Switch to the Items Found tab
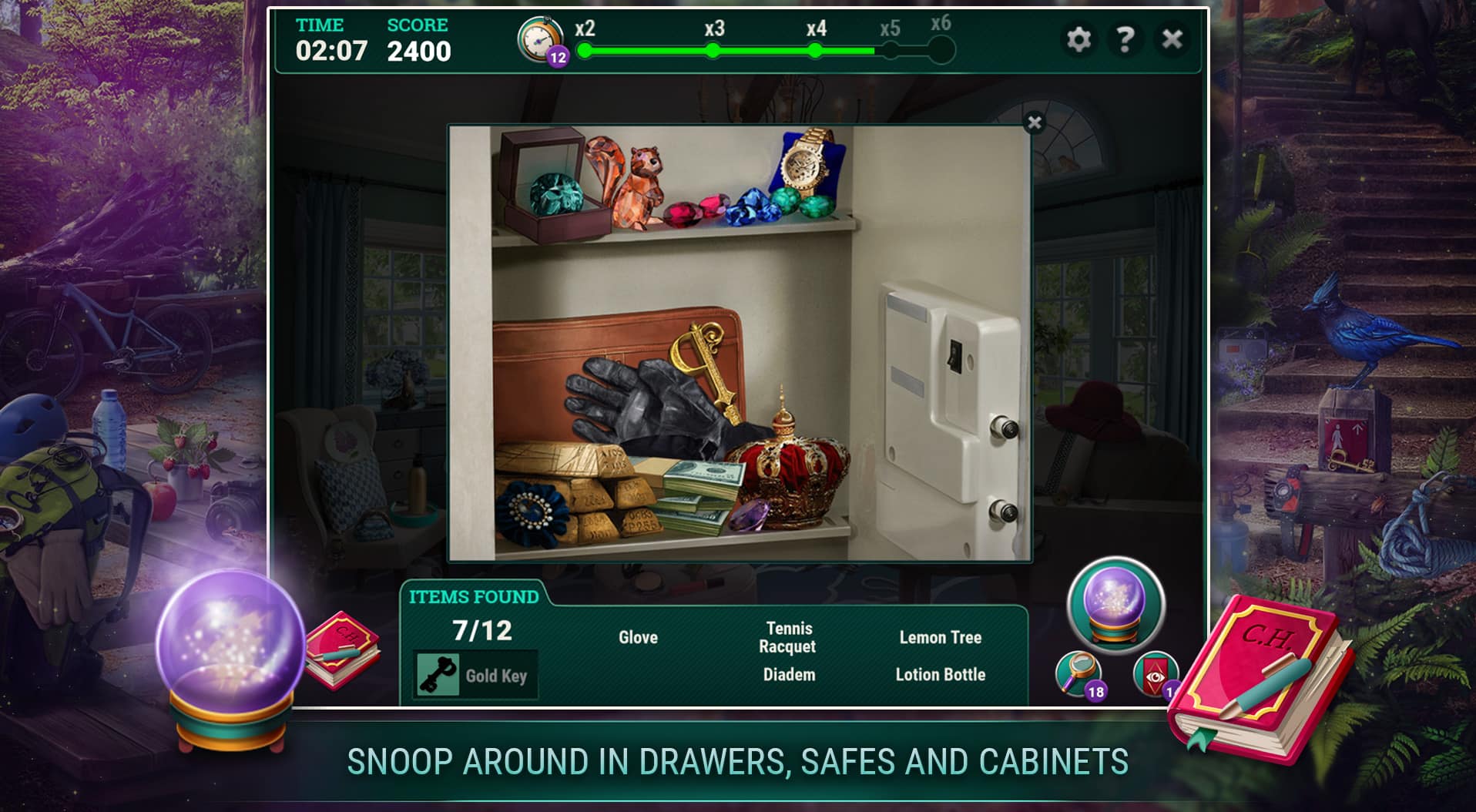Screen dimensions: 1476x812 pos(474,596)
